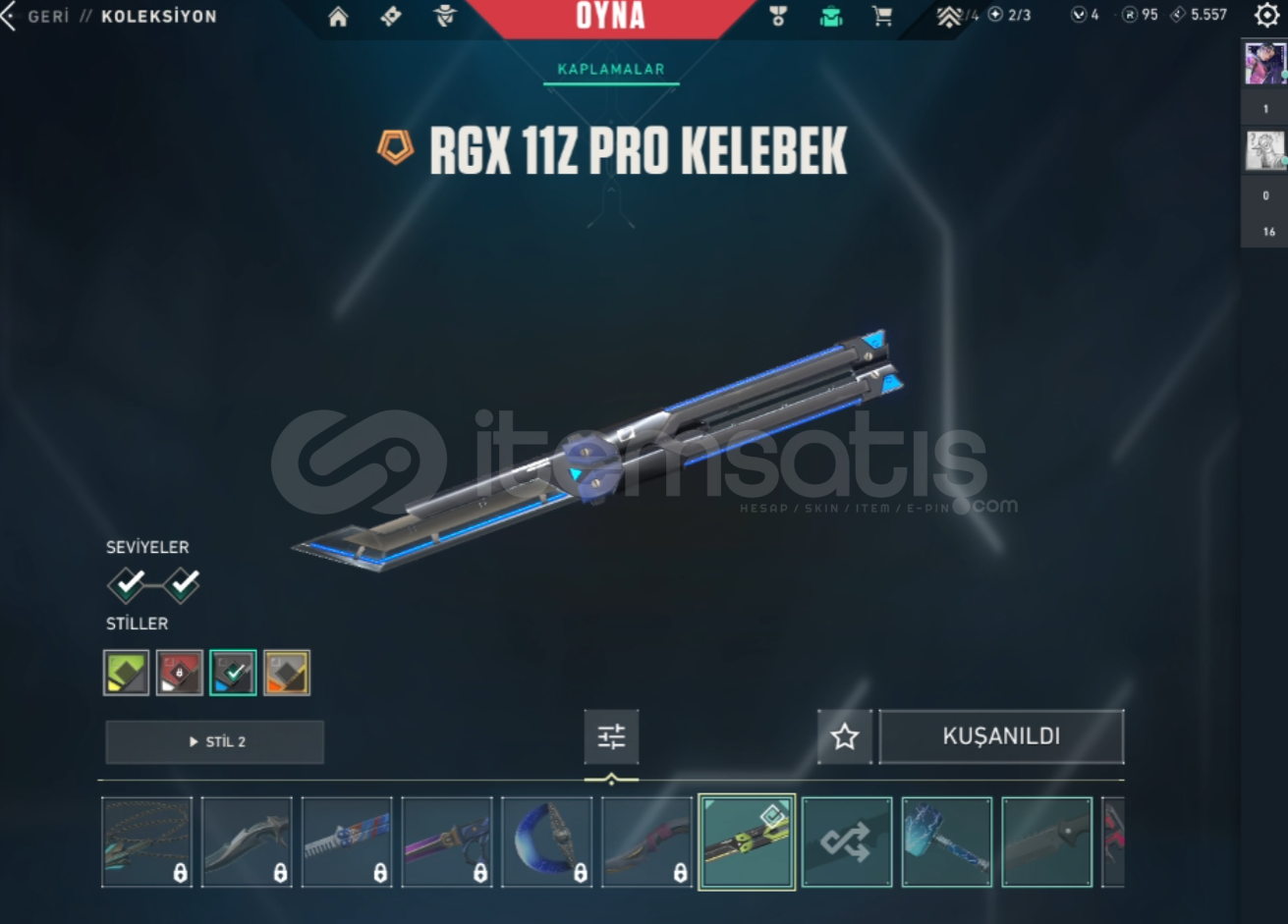
Task: Open the store cart icon
Action: coord(881,16)
